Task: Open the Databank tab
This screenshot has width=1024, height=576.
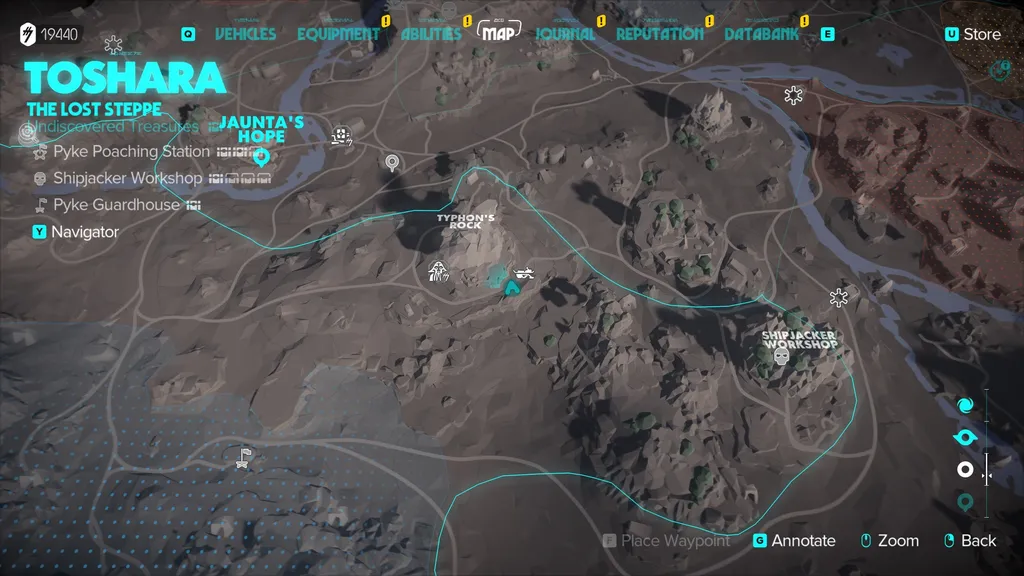Action: click(x=762, y=34)
